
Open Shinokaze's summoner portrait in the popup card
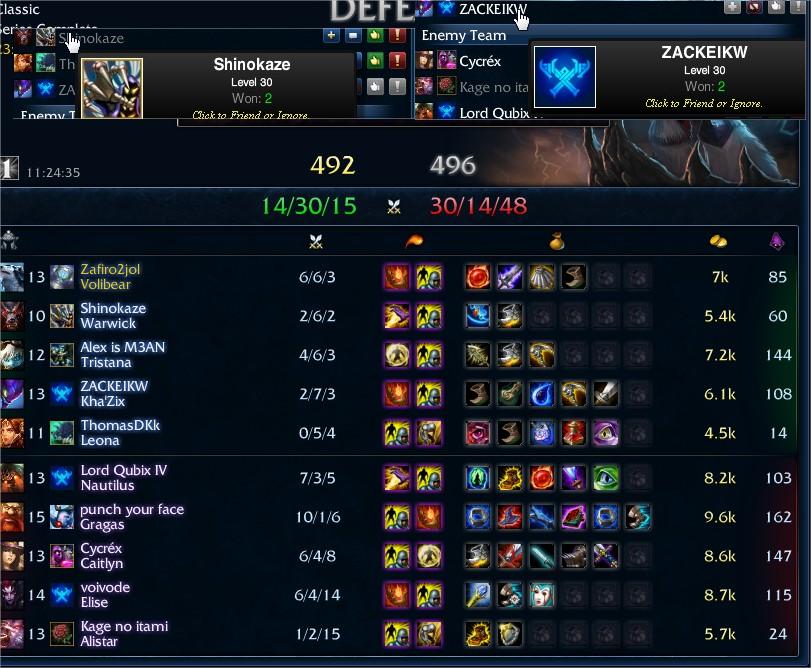coord(112,88)
